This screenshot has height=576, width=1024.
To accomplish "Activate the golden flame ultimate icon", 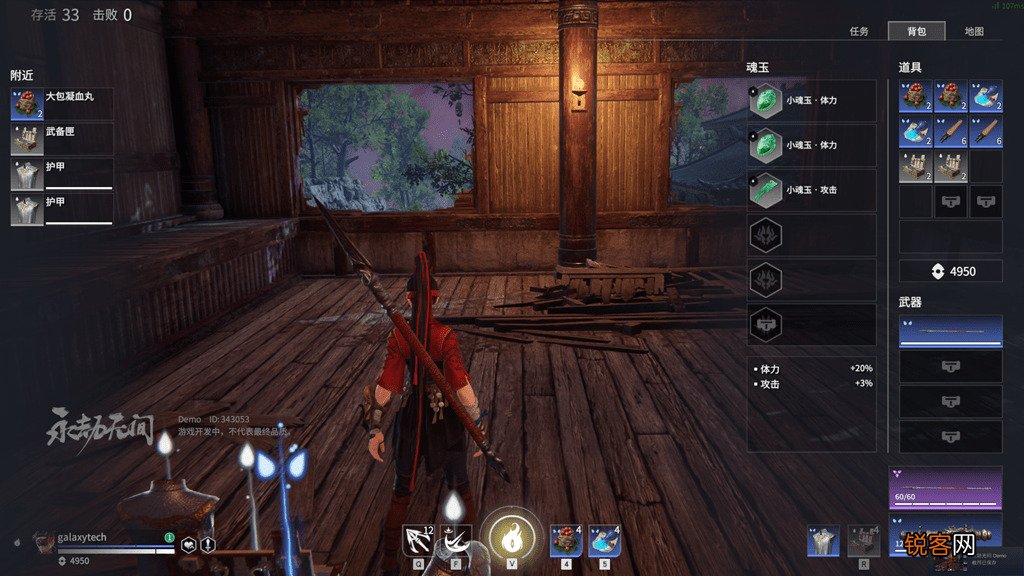I will (x=512, y=536).
